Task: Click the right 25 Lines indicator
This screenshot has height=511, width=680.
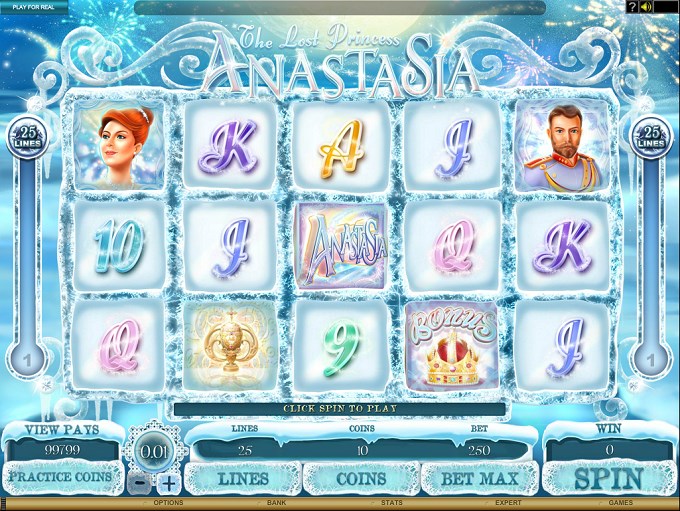Action: pyautogui.click(x=652, y=137)
